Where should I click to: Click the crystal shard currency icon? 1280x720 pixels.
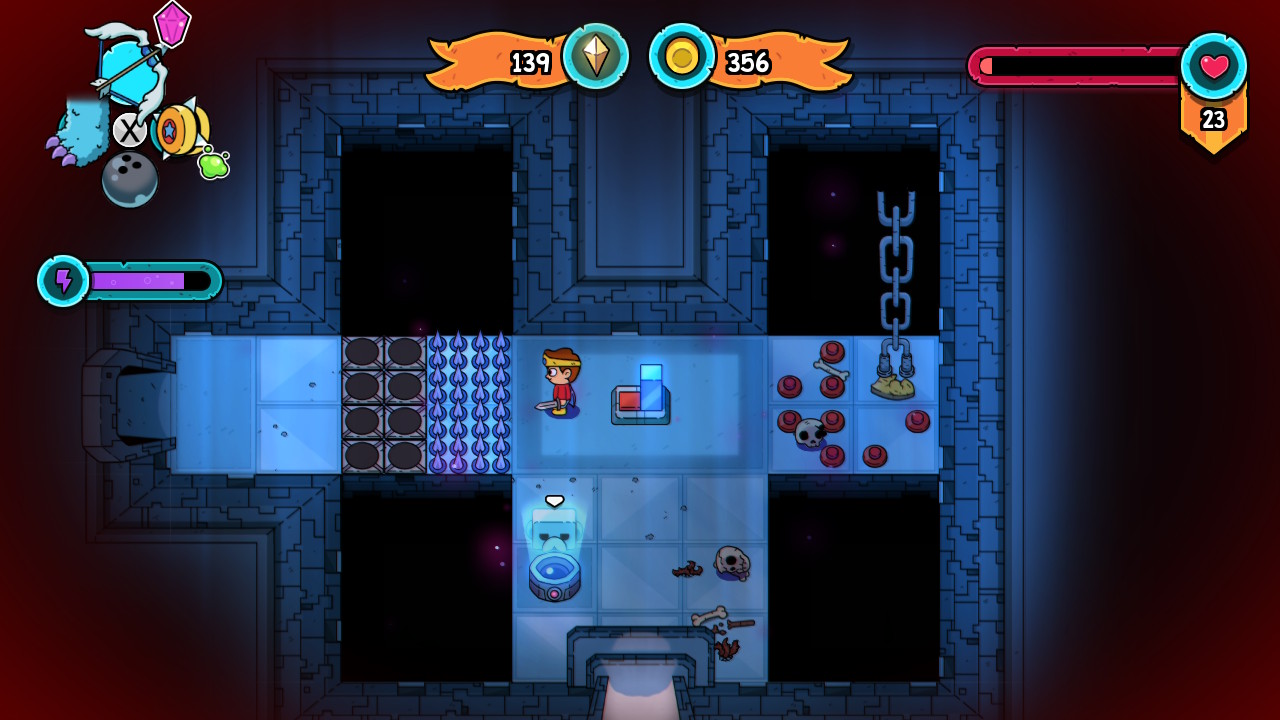[596, 57]
